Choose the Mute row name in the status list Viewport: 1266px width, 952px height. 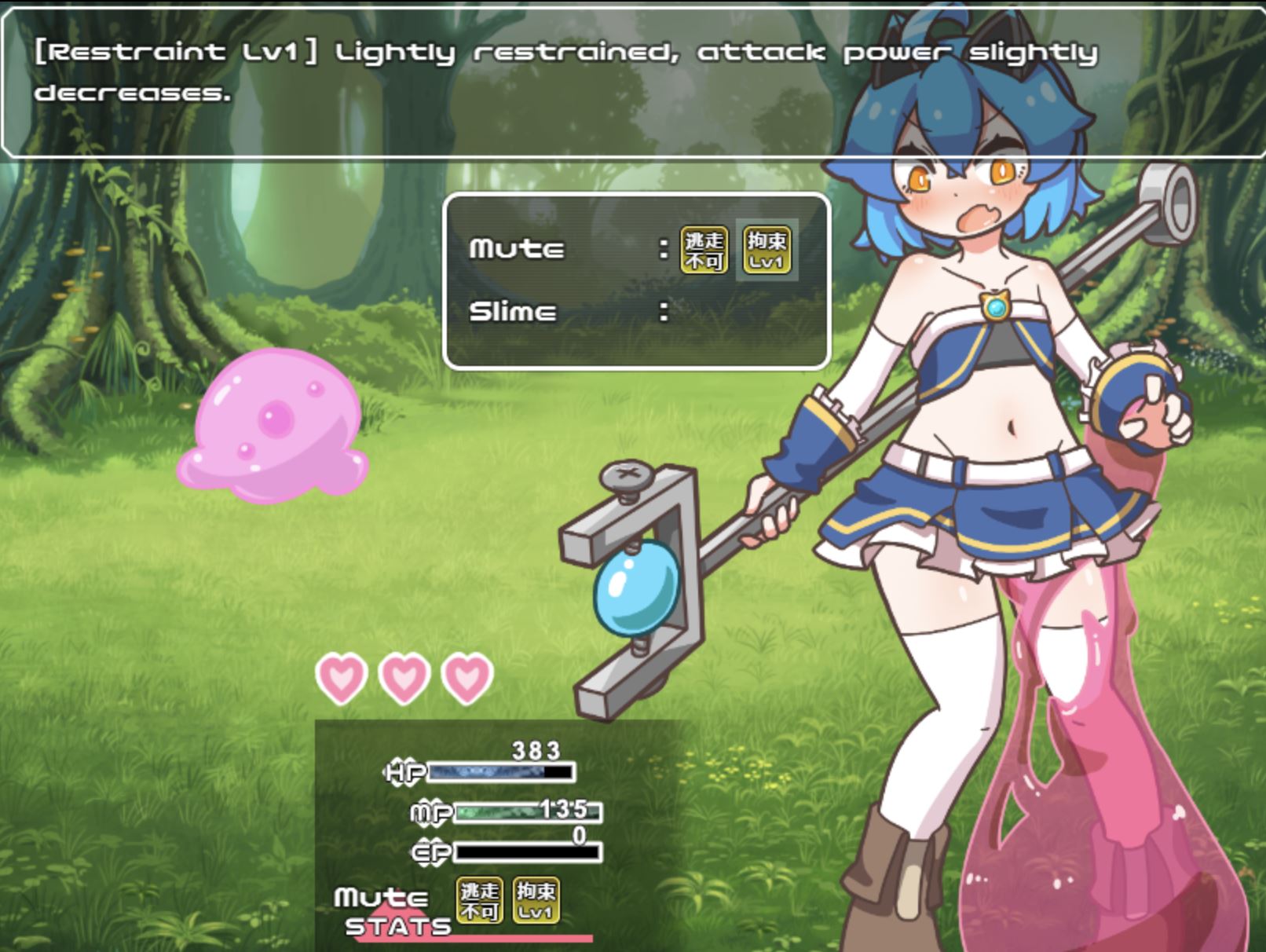point(516,249)
